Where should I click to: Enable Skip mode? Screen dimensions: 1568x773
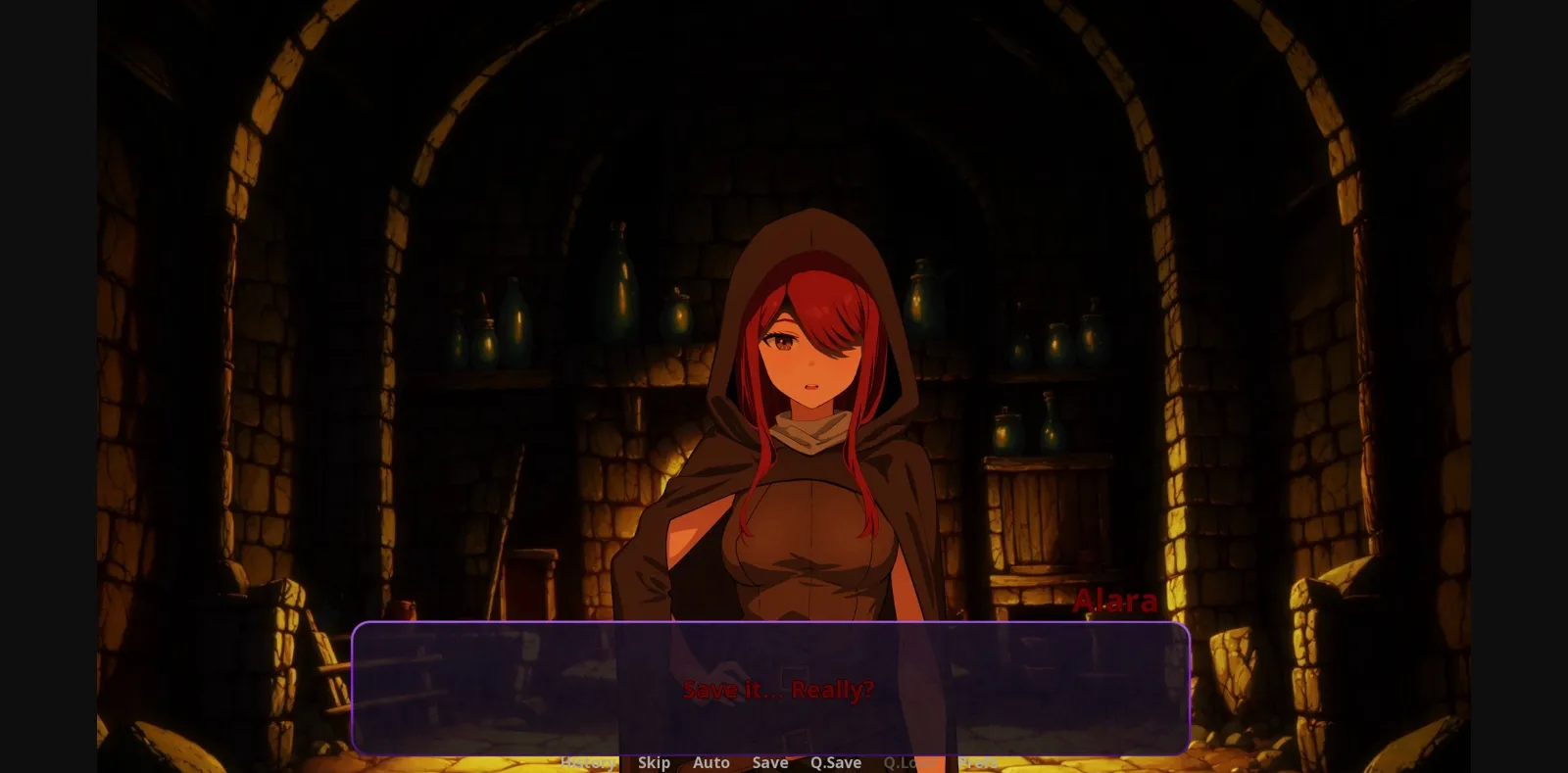[654, 762]
